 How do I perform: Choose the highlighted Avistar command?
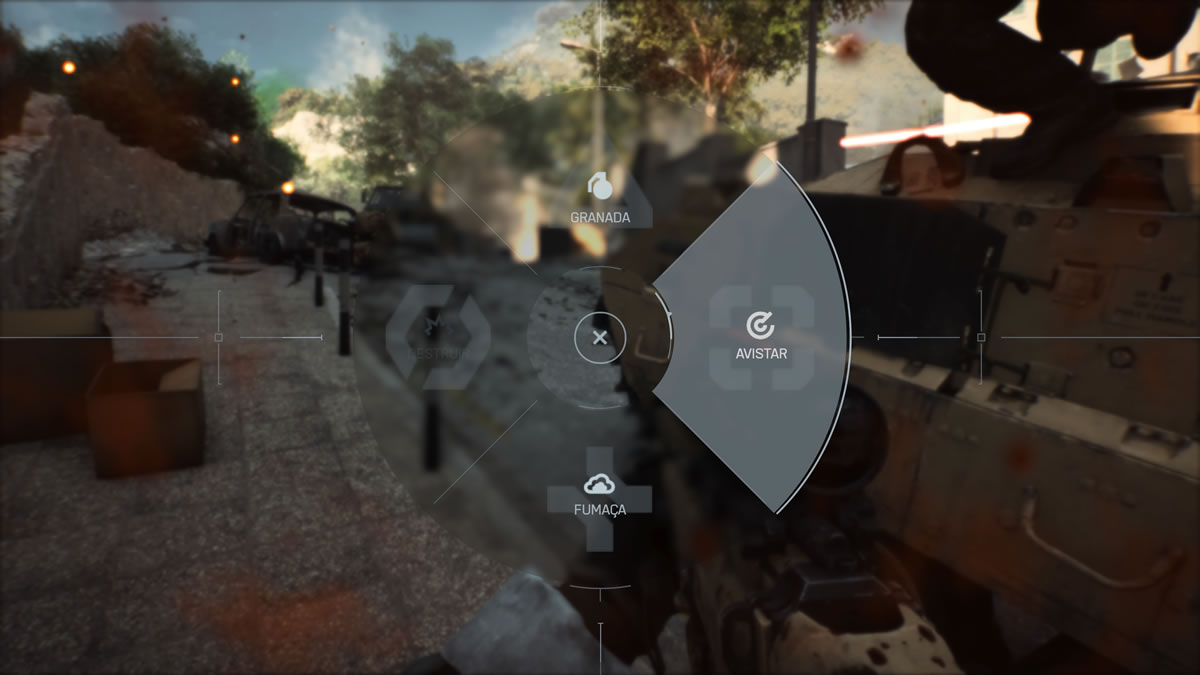pyautogui.click(x=760, y=335)
